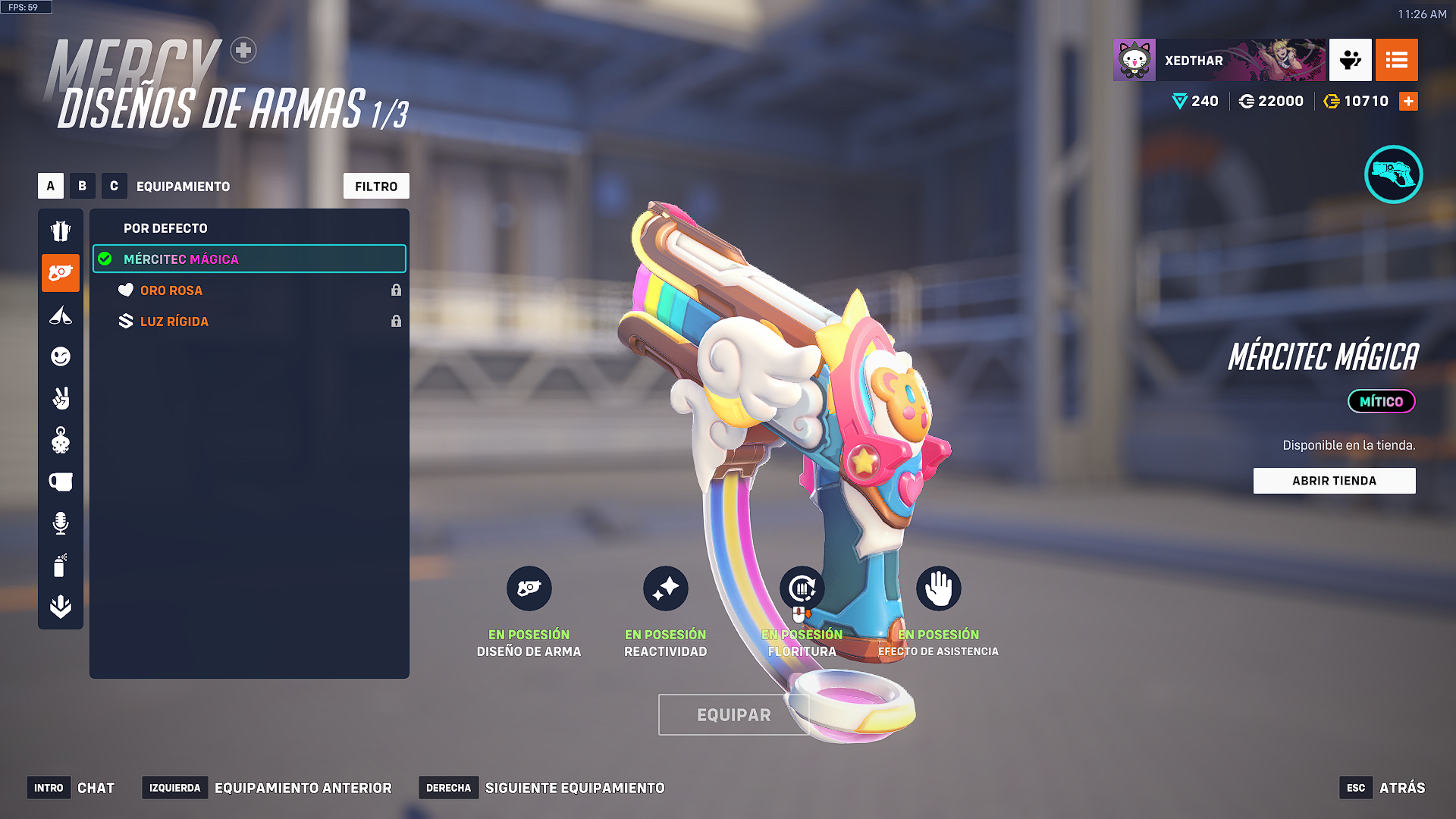Open the victory poses hand category

(61, 398)
